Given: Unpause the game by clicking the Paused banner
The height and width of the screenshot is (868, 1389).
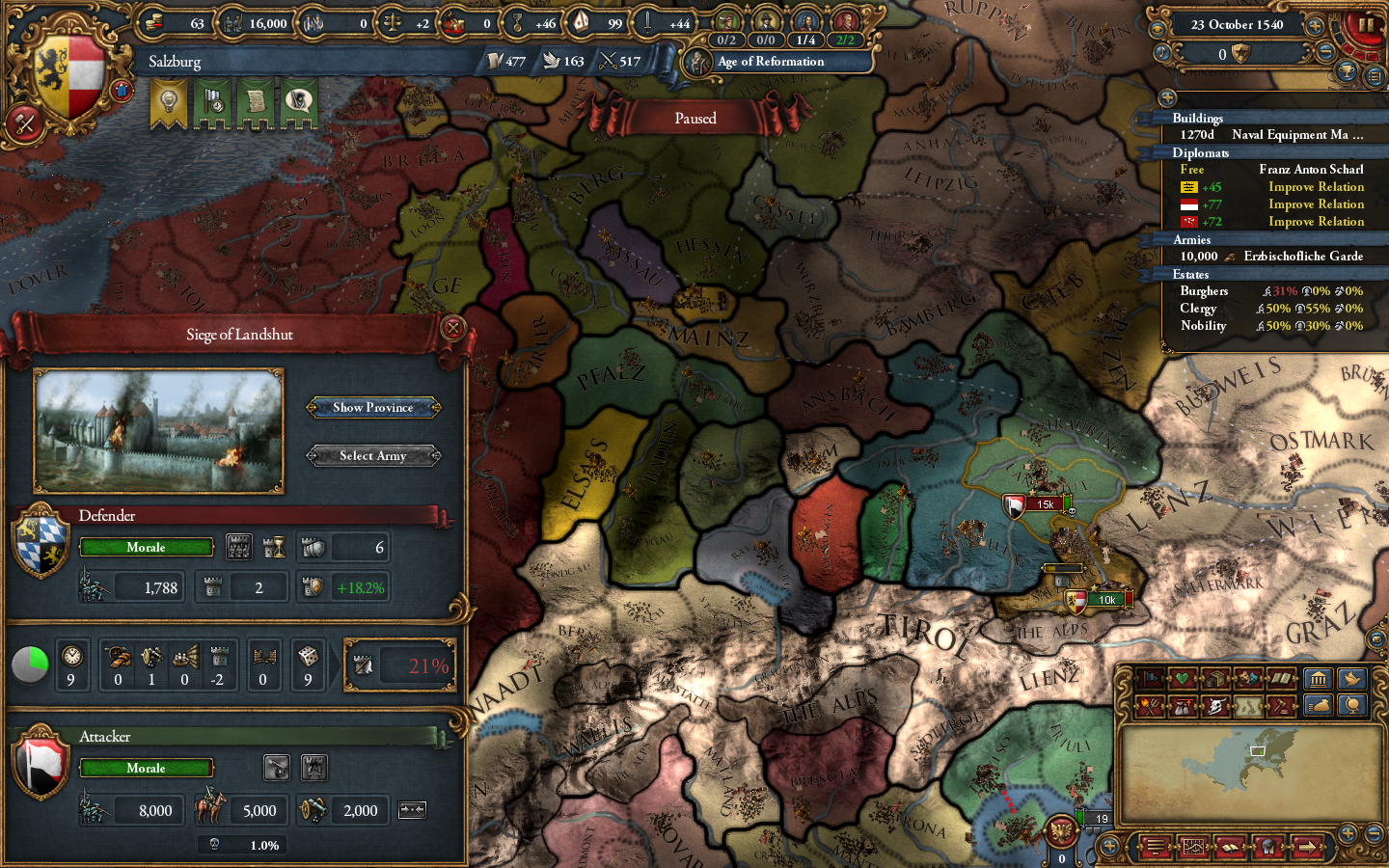Looking at the screenshot, I should click(696, 118).
